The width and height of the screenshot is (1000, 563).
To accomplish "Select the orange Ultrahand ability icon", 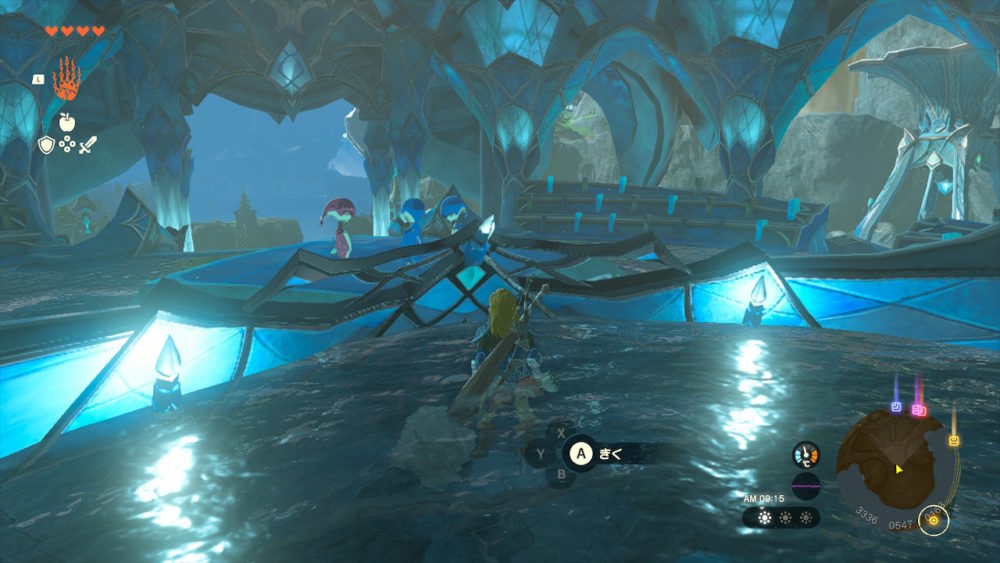I will [x=66, y=78].
